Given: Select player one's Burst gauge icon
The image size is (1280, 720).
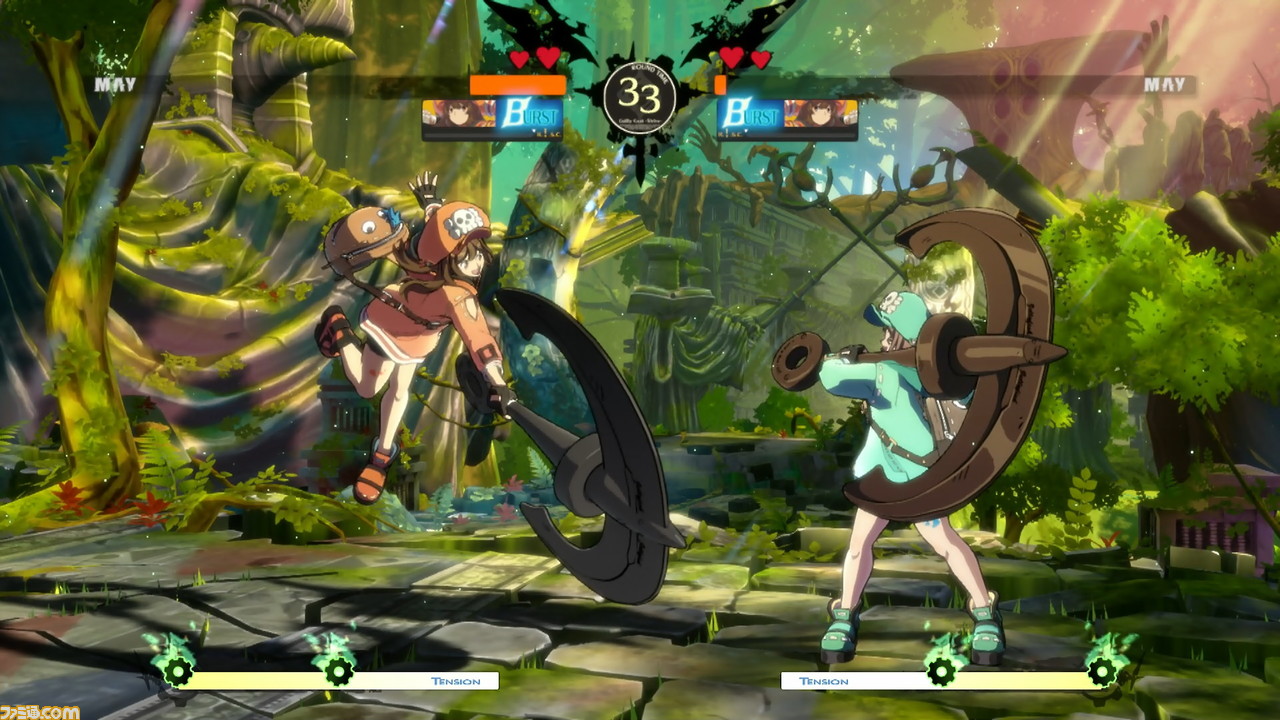Looking at the screenshot, I should tap(529, 116).
